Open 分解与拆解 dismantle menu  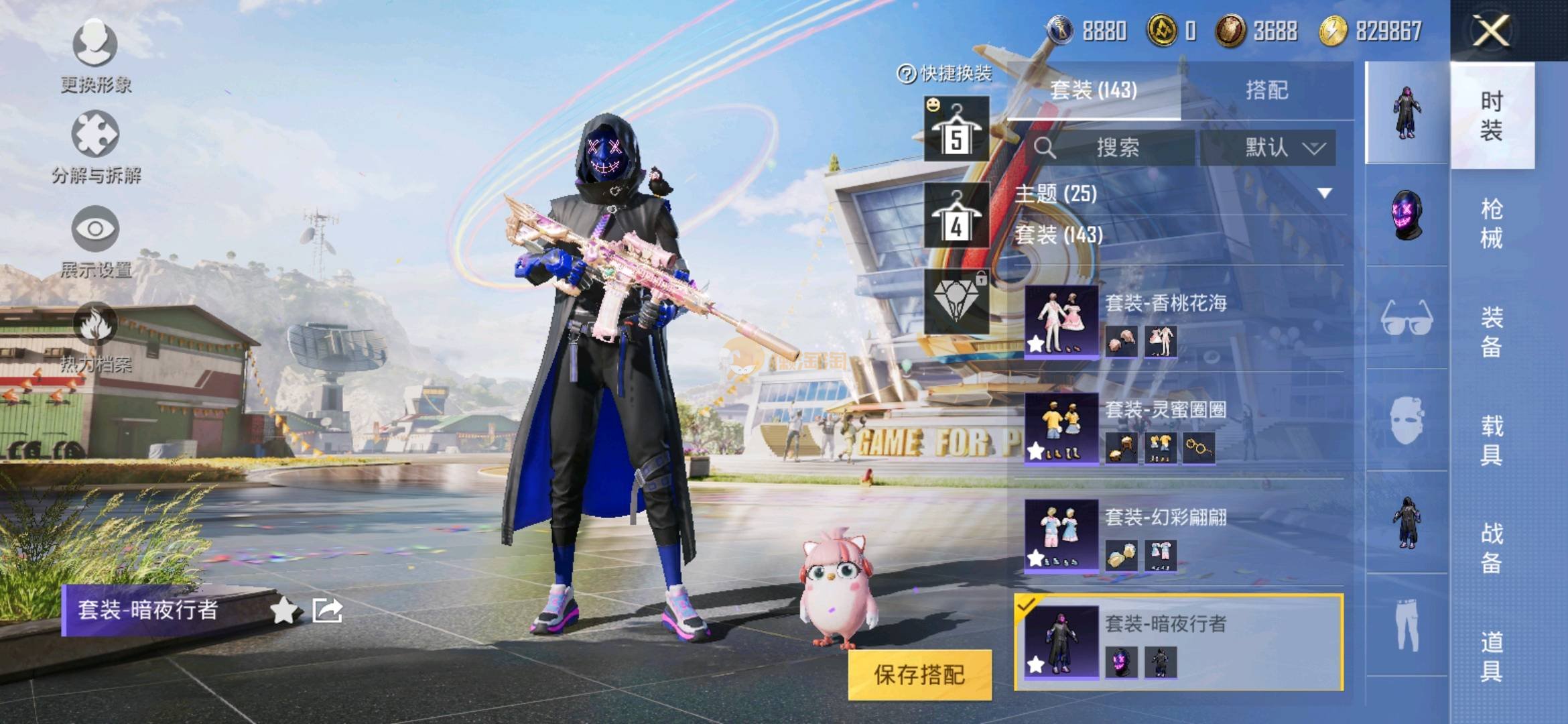[x=95, y=147]
